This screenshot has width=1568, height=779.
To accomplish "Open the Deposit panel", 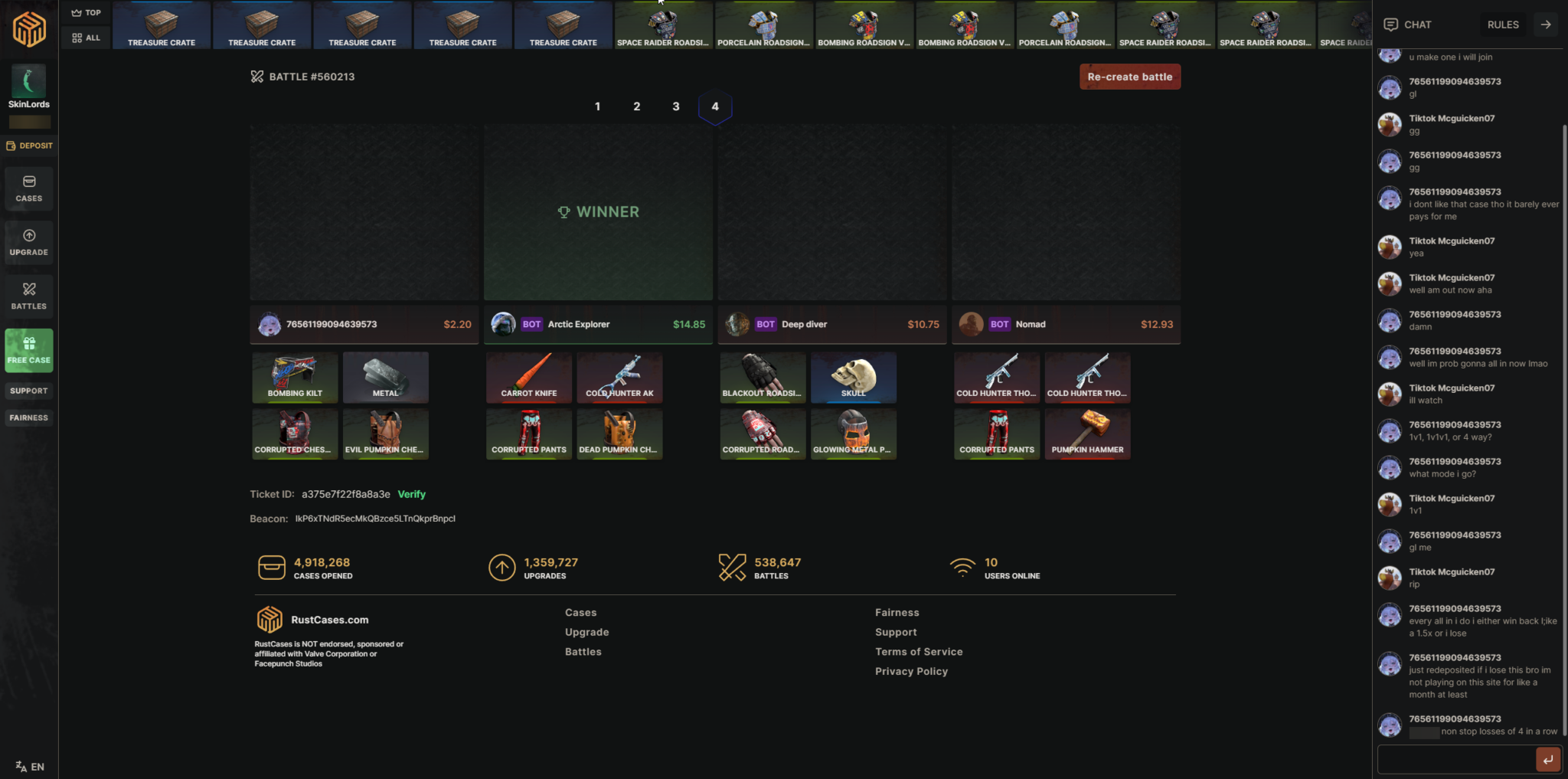I will [x=29, y=145].
